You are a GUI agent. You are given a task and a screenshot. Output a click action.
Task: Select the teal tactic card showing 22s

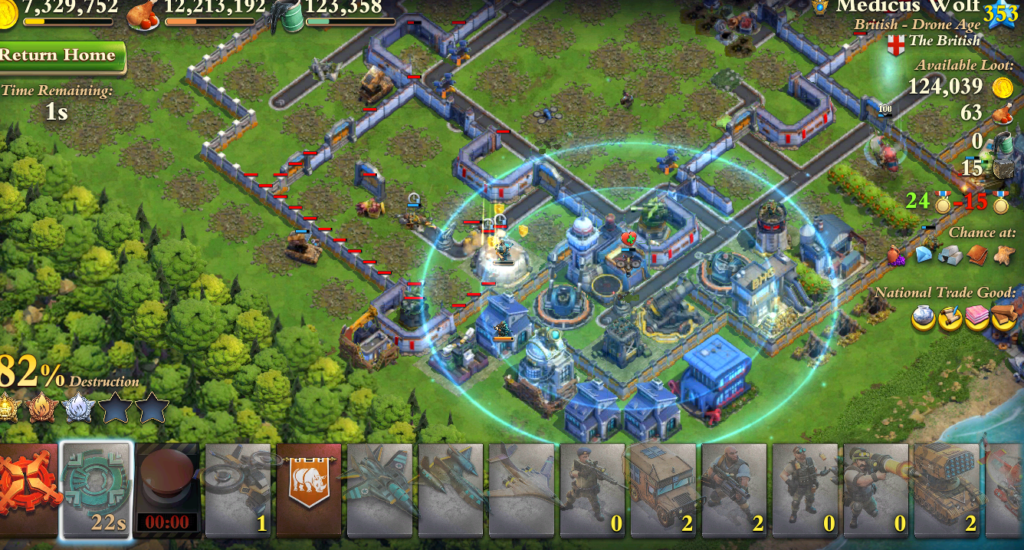pos(96,491)
